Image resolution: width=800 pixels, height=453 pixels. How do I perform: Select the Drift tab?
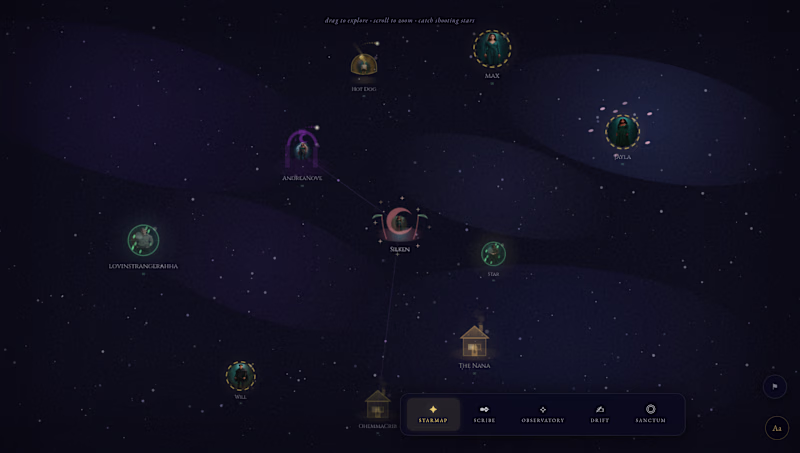pyautogui.click(x=599, y=413)
